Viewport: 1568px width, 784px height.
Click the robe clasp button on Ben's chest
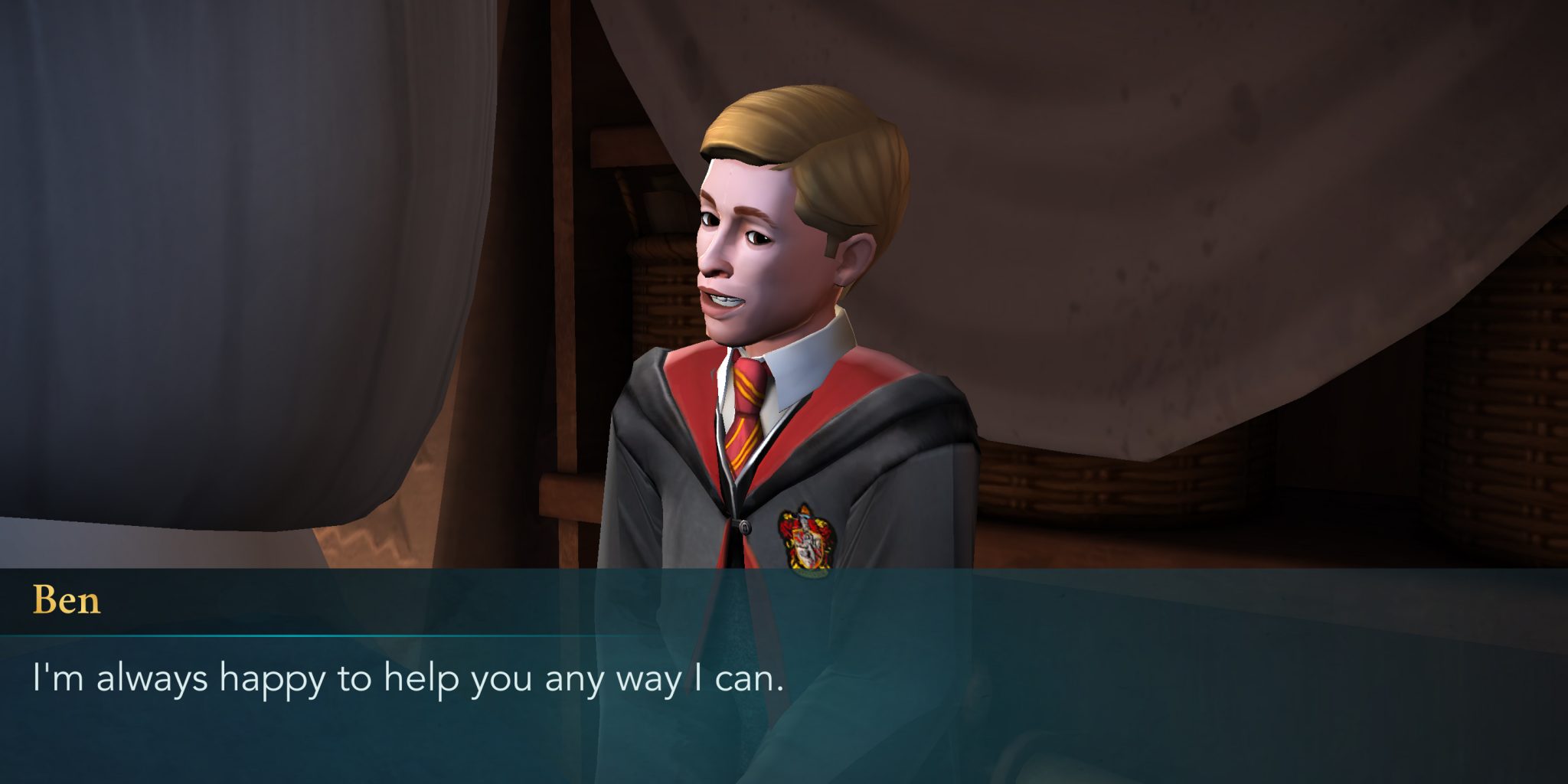pos(744,528)
